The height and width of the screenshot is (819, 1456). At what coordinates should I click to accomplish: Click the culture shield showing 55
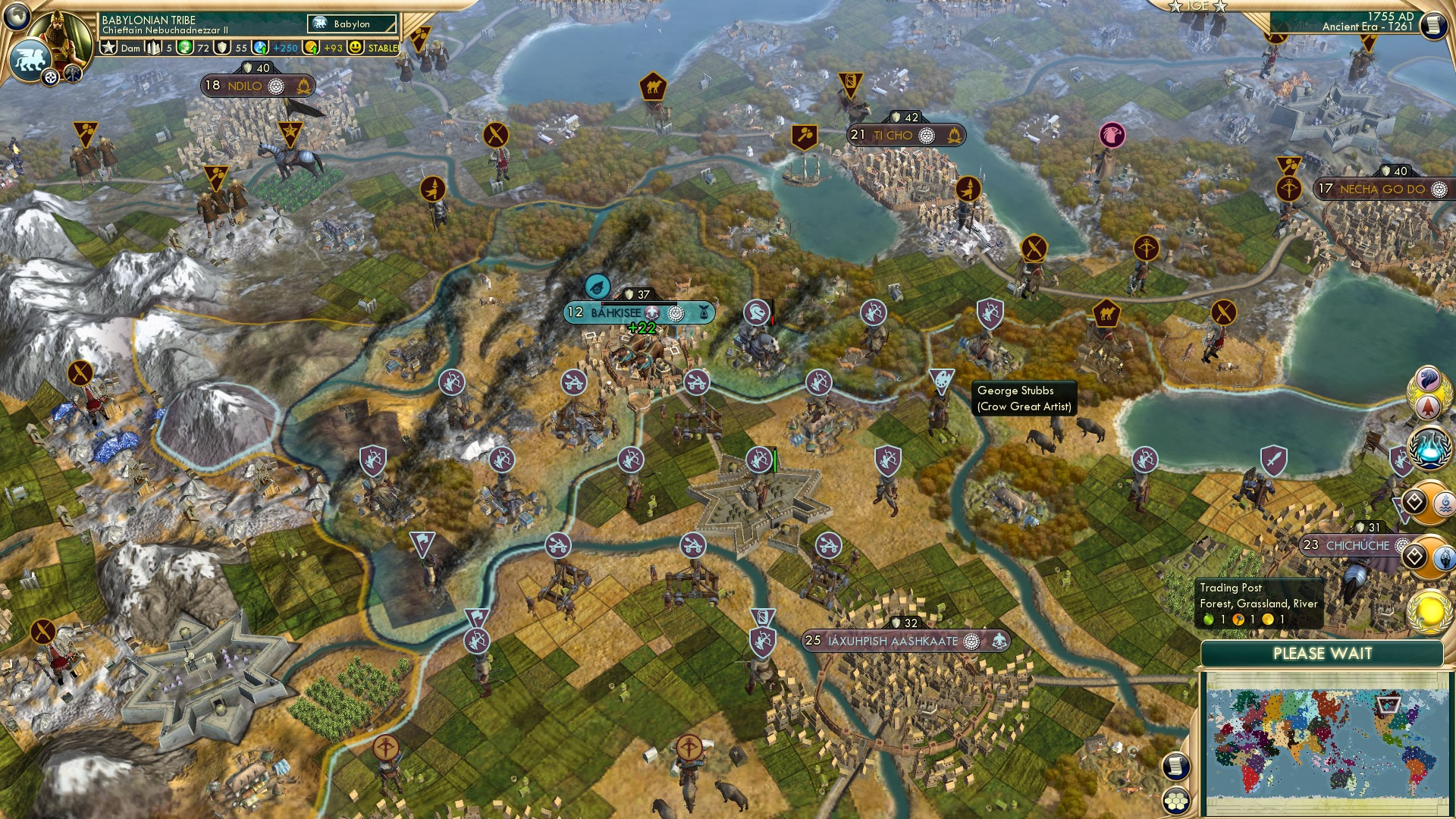(x=221, y=47)
